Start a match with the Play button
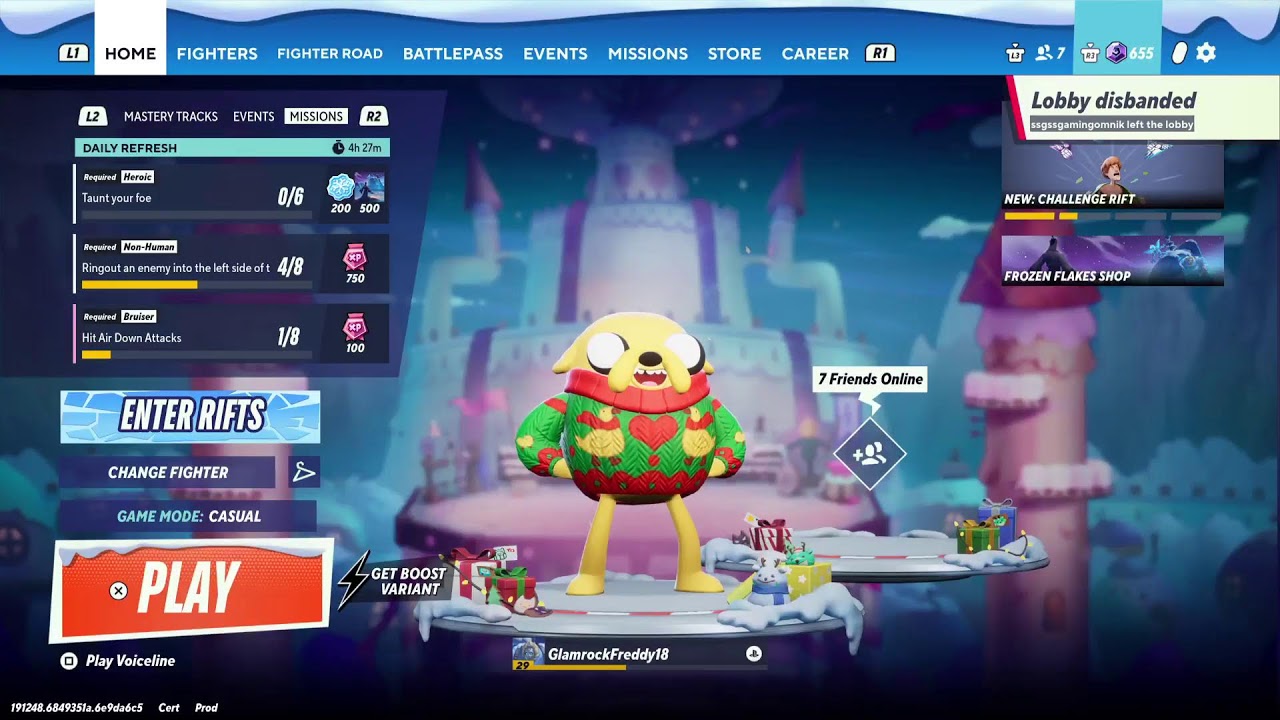Viewport: 1280px width, 720px height. [192, 589]
